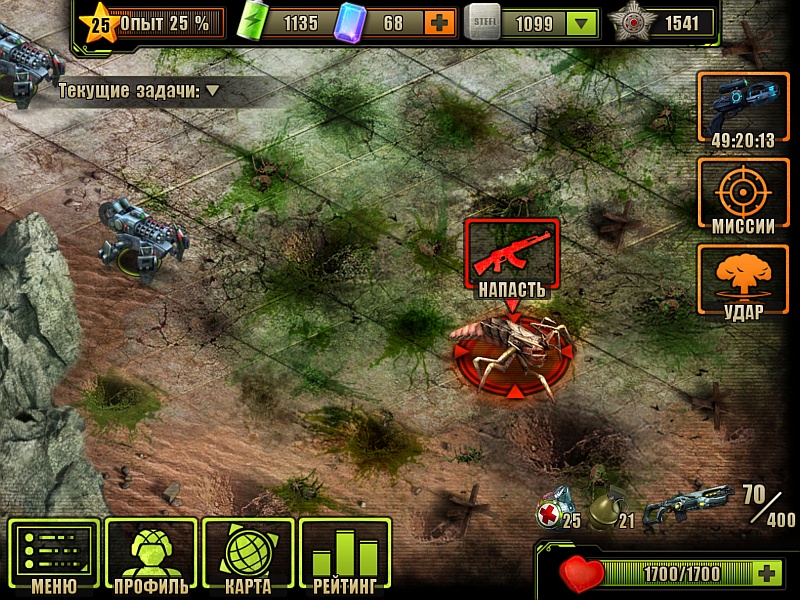Buy more crystals with orange plus
The height and width of the screenshot is (600, 800).
tap(438, 22)
